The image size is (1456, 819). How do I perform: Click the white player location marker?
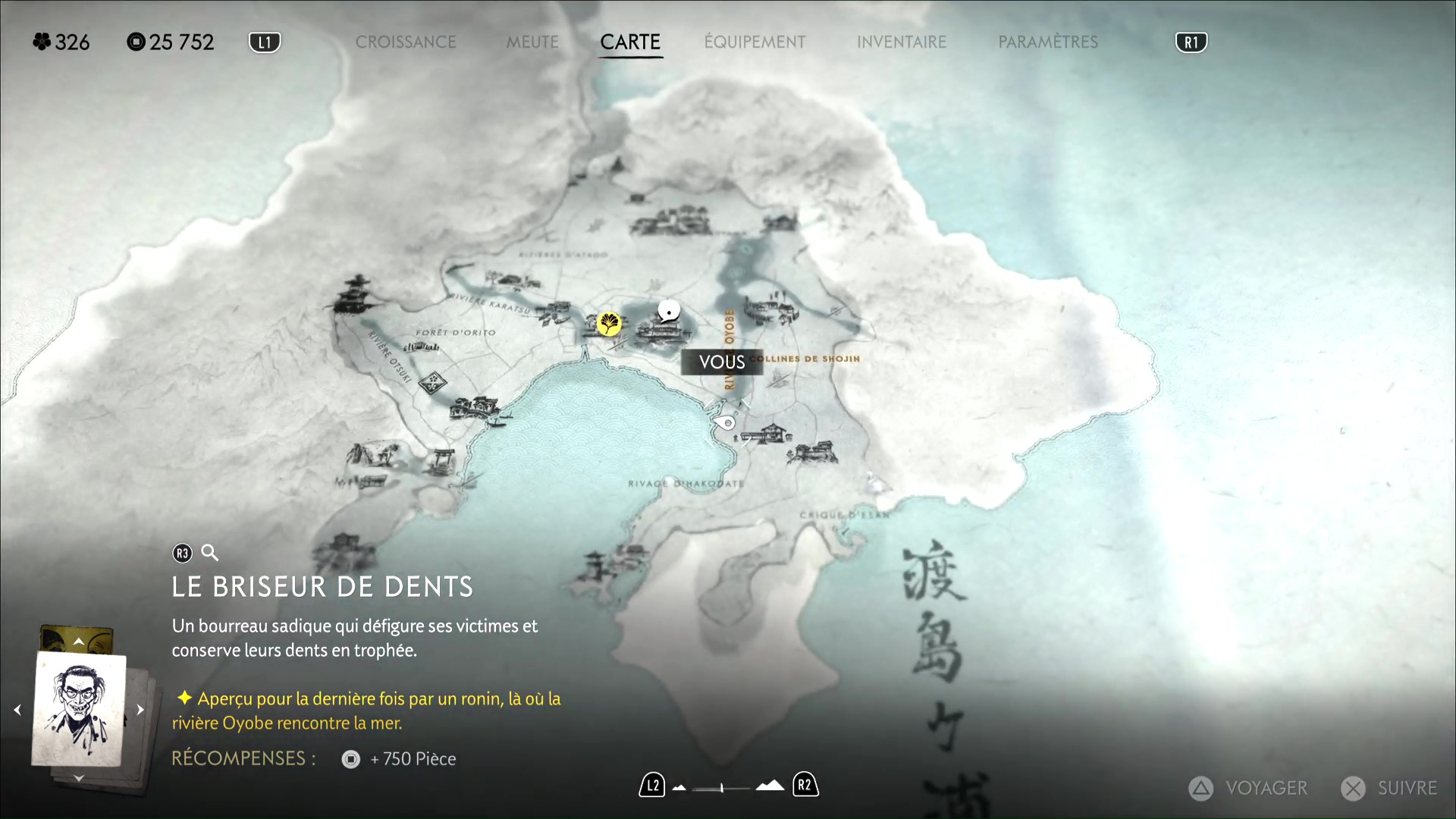pos(668,311)
